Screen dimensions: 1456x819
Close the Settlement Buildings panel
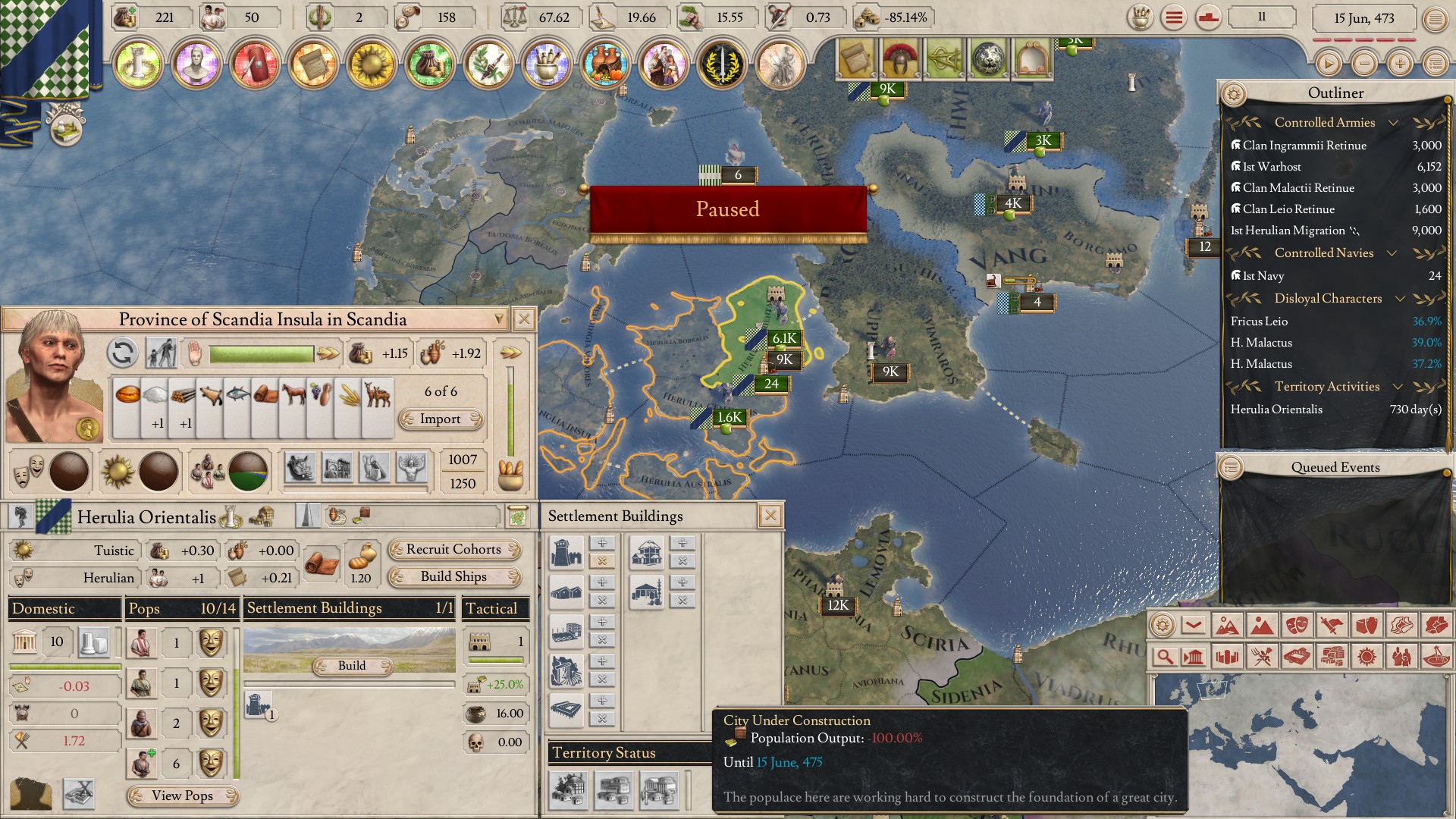click(770, 516)
